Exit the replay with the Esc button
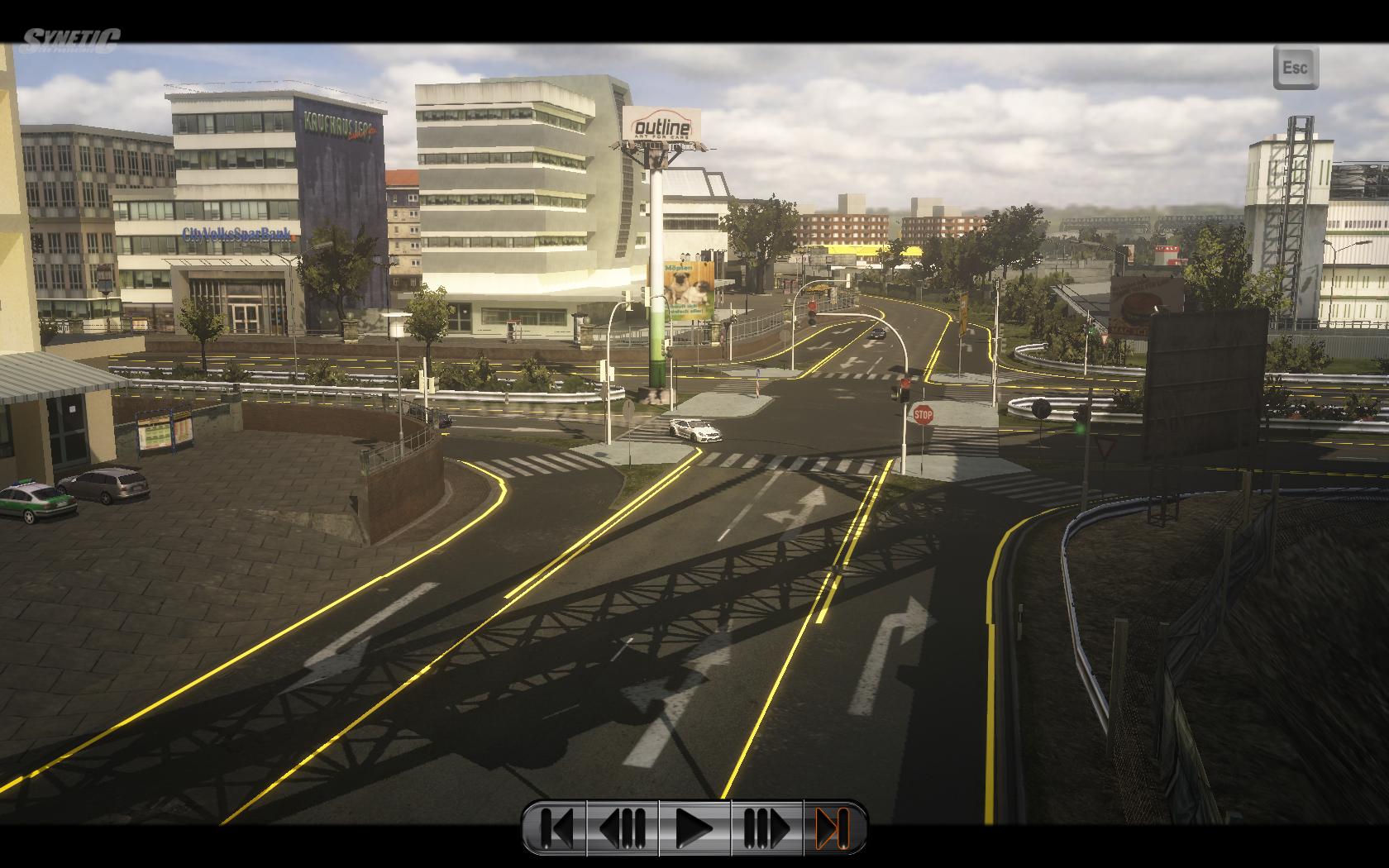 point(1295,67)
